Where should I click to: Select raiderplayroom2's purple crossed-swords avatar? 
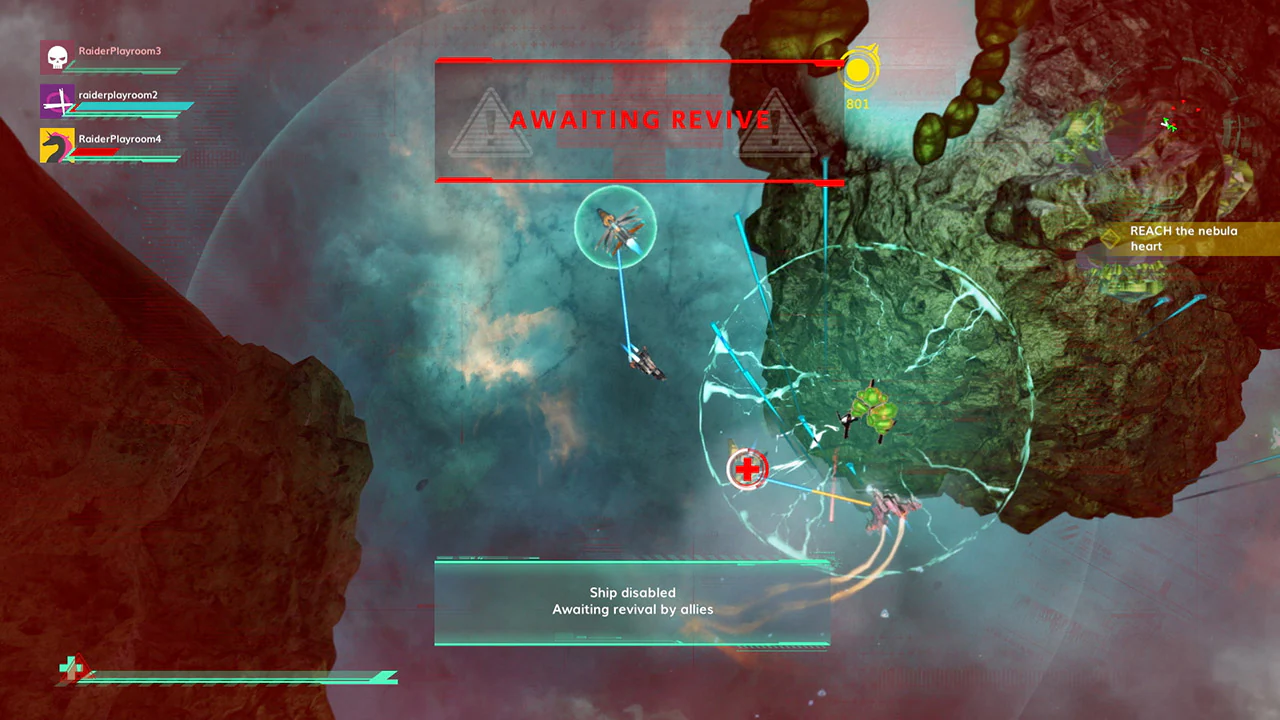[x=57, y=100]
